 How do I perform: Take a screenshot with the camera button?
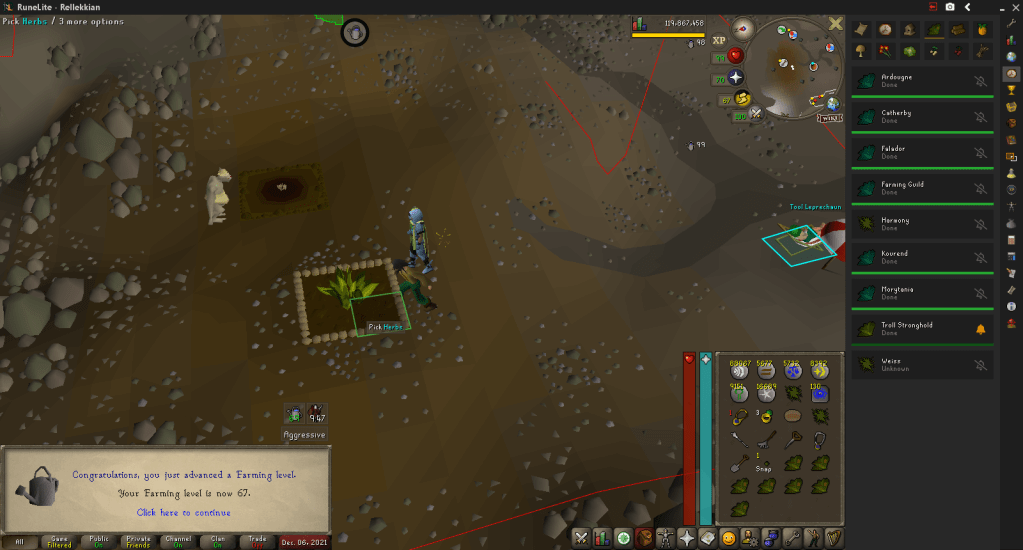click(x=950, y=7)
